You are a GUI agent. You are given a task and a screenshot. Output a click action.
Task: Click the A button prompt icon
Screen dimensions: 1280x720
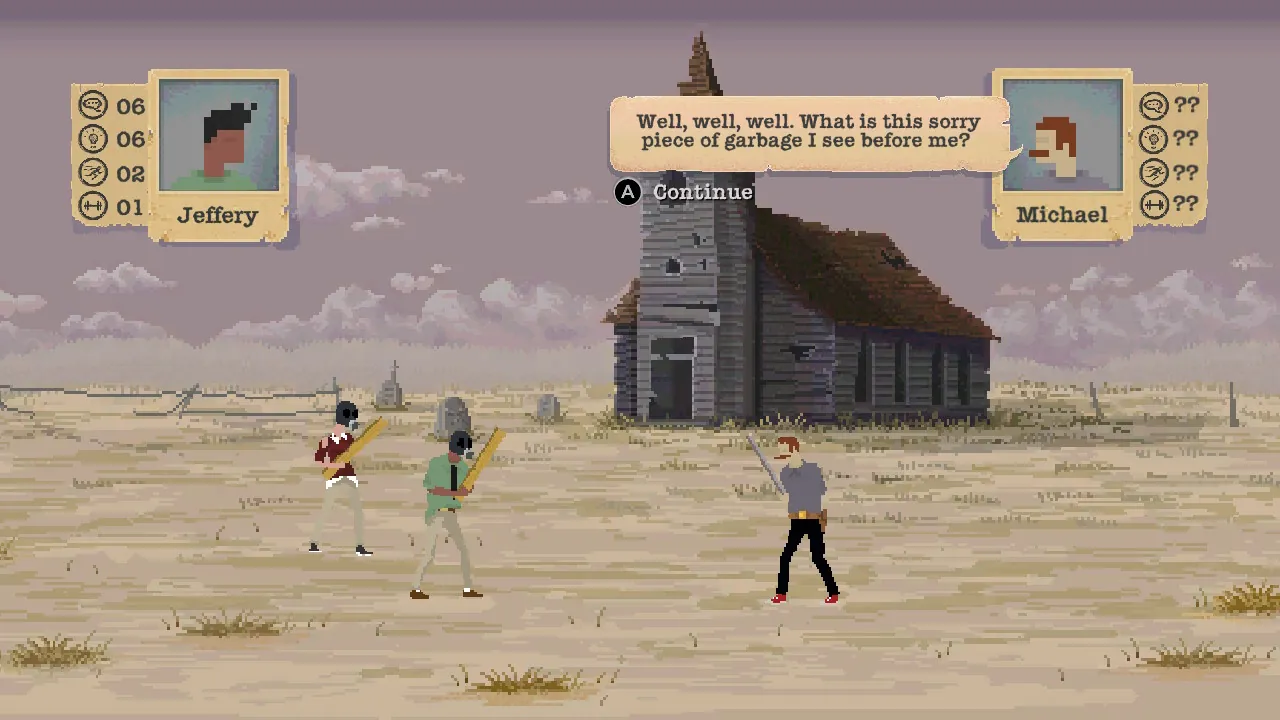tap(627, 192)
